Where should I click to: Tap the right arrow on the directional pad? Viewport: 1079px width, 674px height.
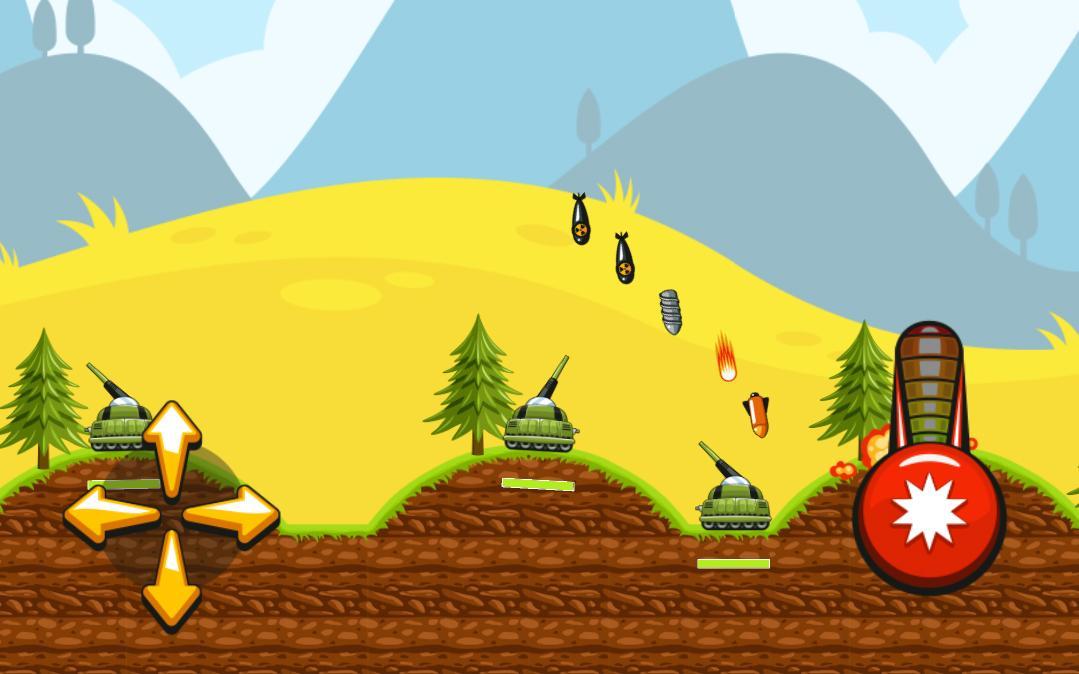tap(232, 514)
